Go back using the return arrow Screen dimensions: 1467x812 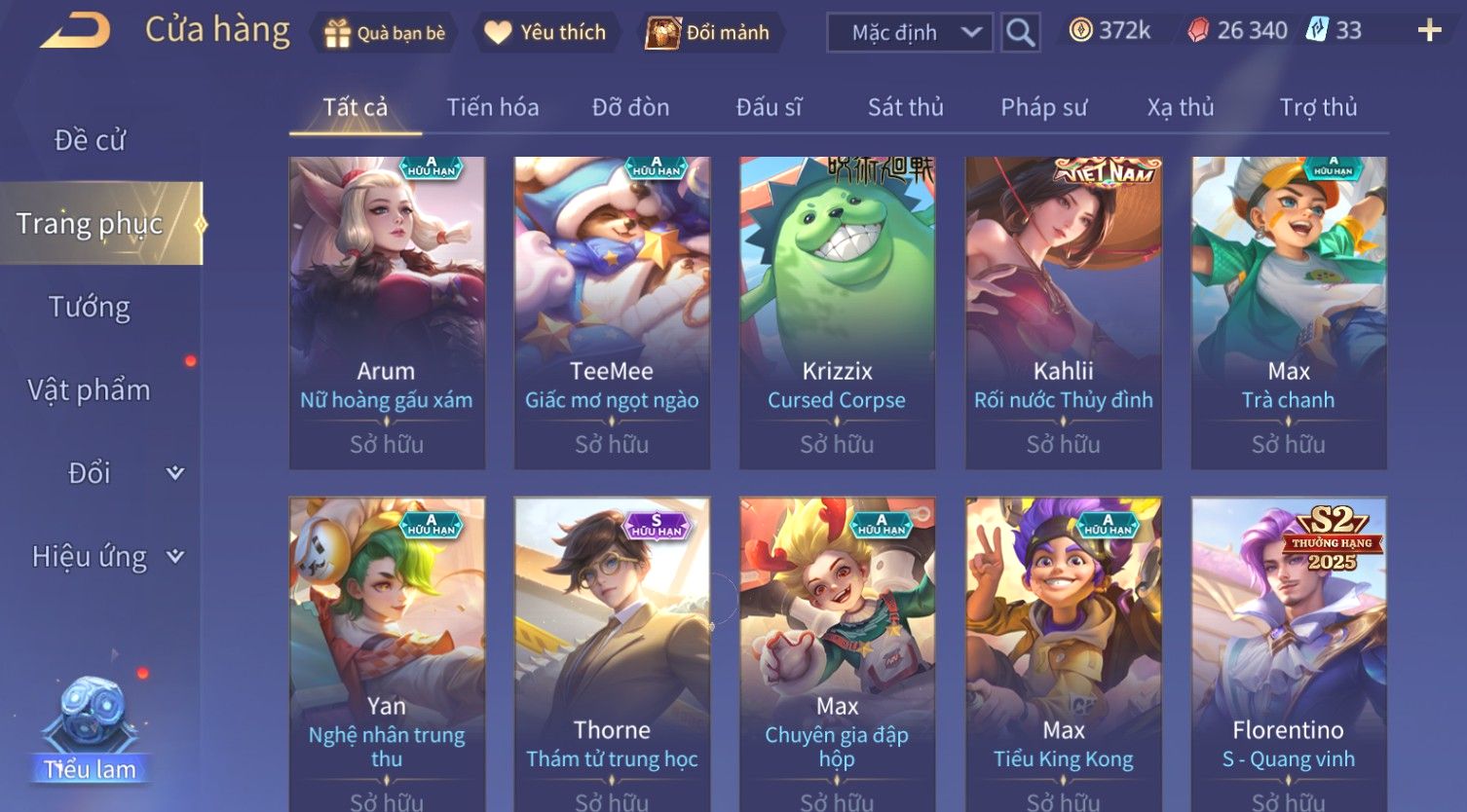75,31
